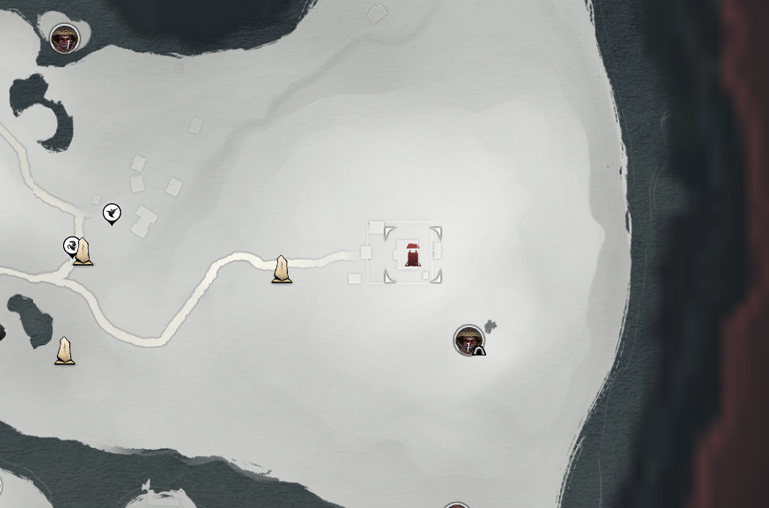Choose the bird map marker

112,213
